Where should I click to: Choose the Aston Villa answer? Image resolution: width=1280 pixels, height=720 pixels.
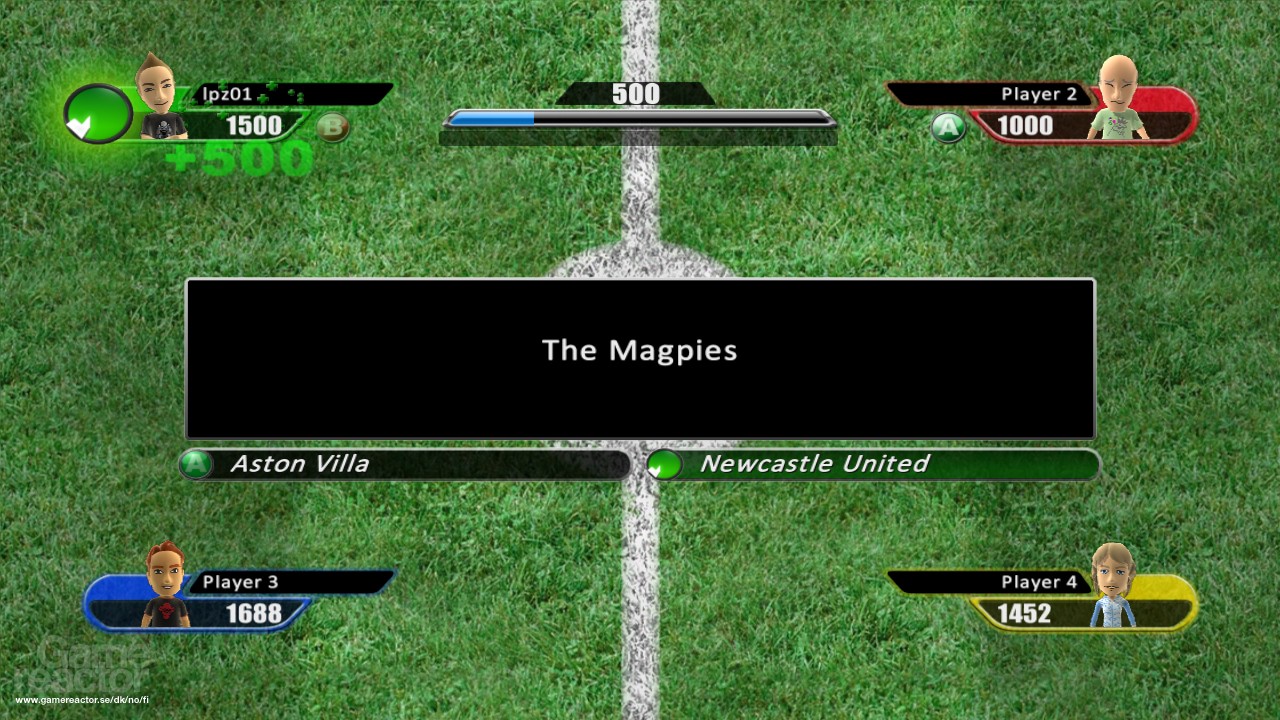(x=300, y=464)
